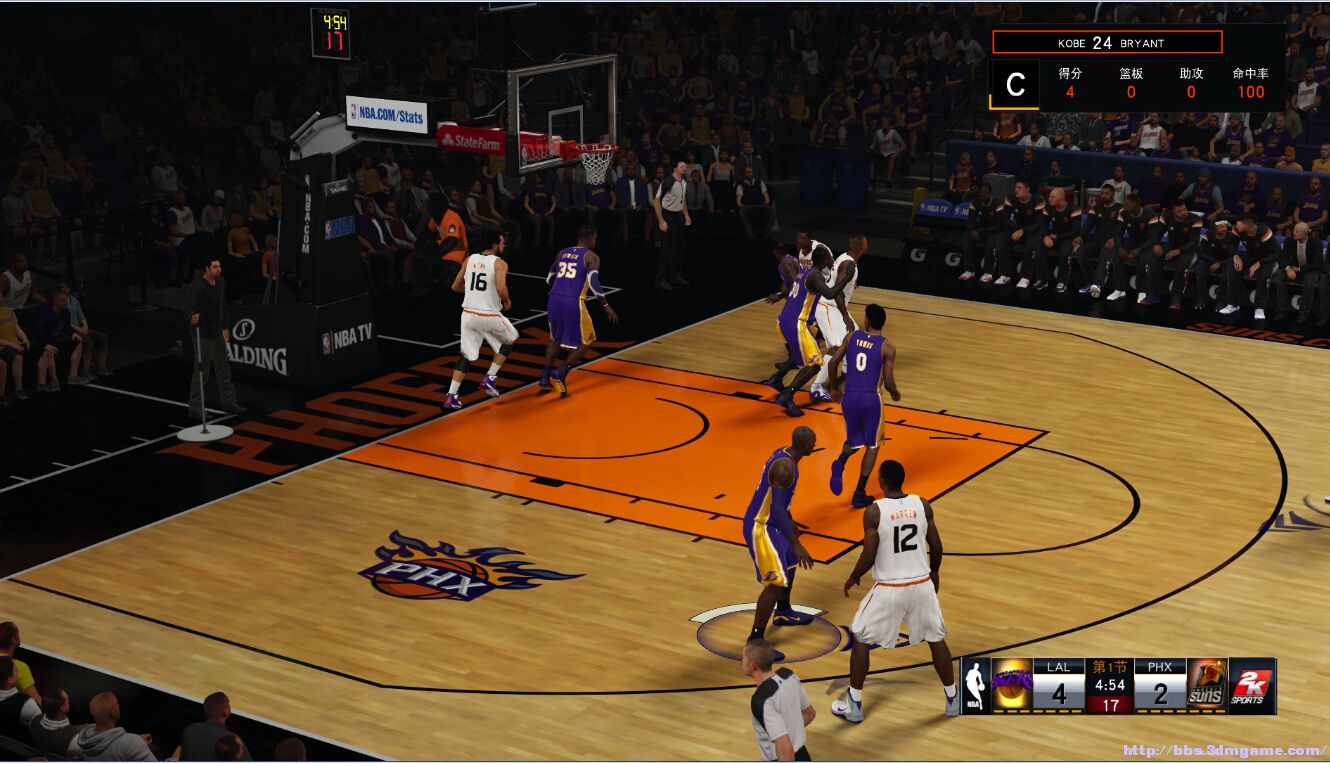
Task: Switch to the PHX team tab on scoreboard
Action: pyautogui.click(x=1162, y=666)
